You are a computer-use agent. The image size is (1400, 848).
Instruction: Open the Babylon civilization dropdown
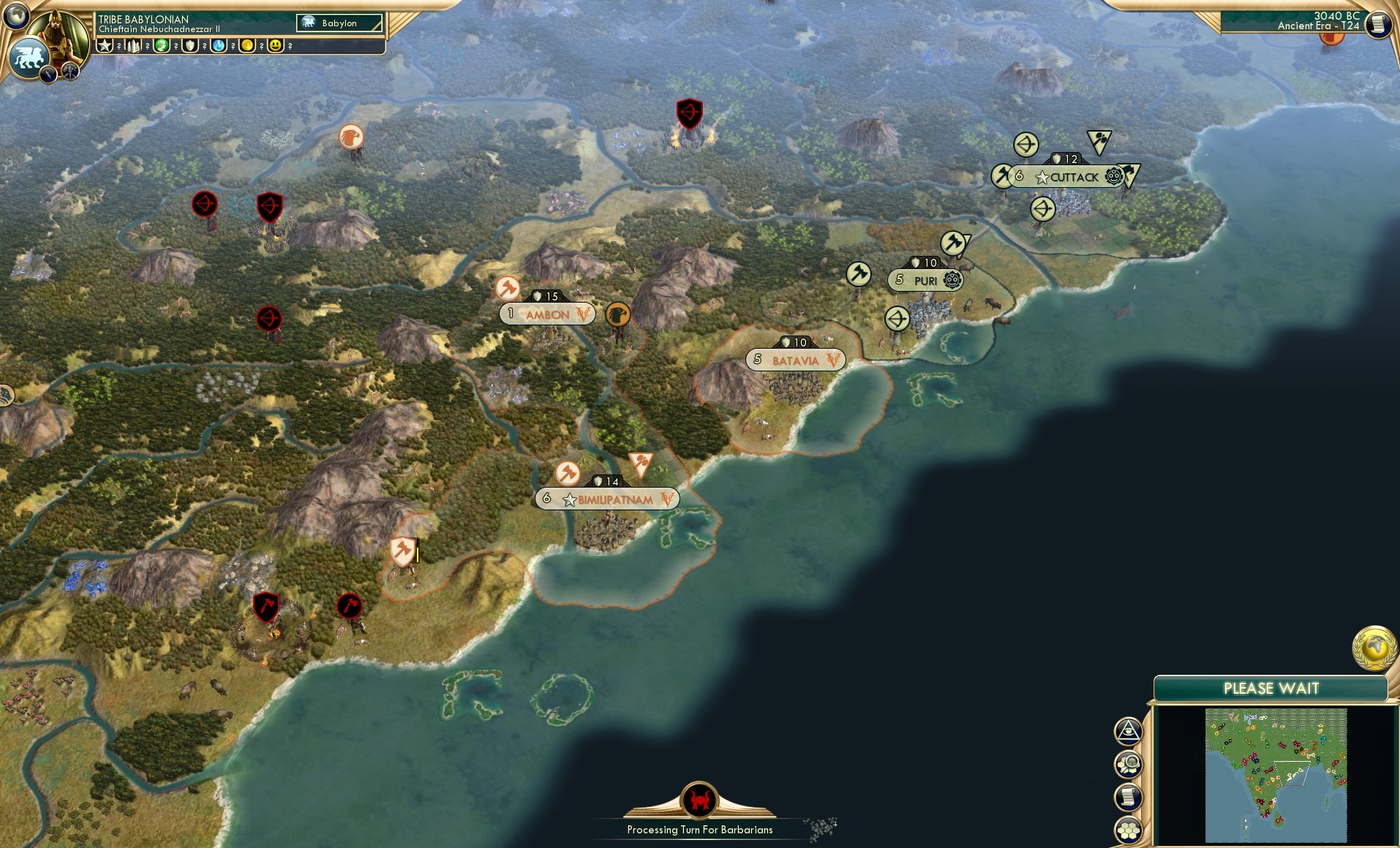pos(338,23)
